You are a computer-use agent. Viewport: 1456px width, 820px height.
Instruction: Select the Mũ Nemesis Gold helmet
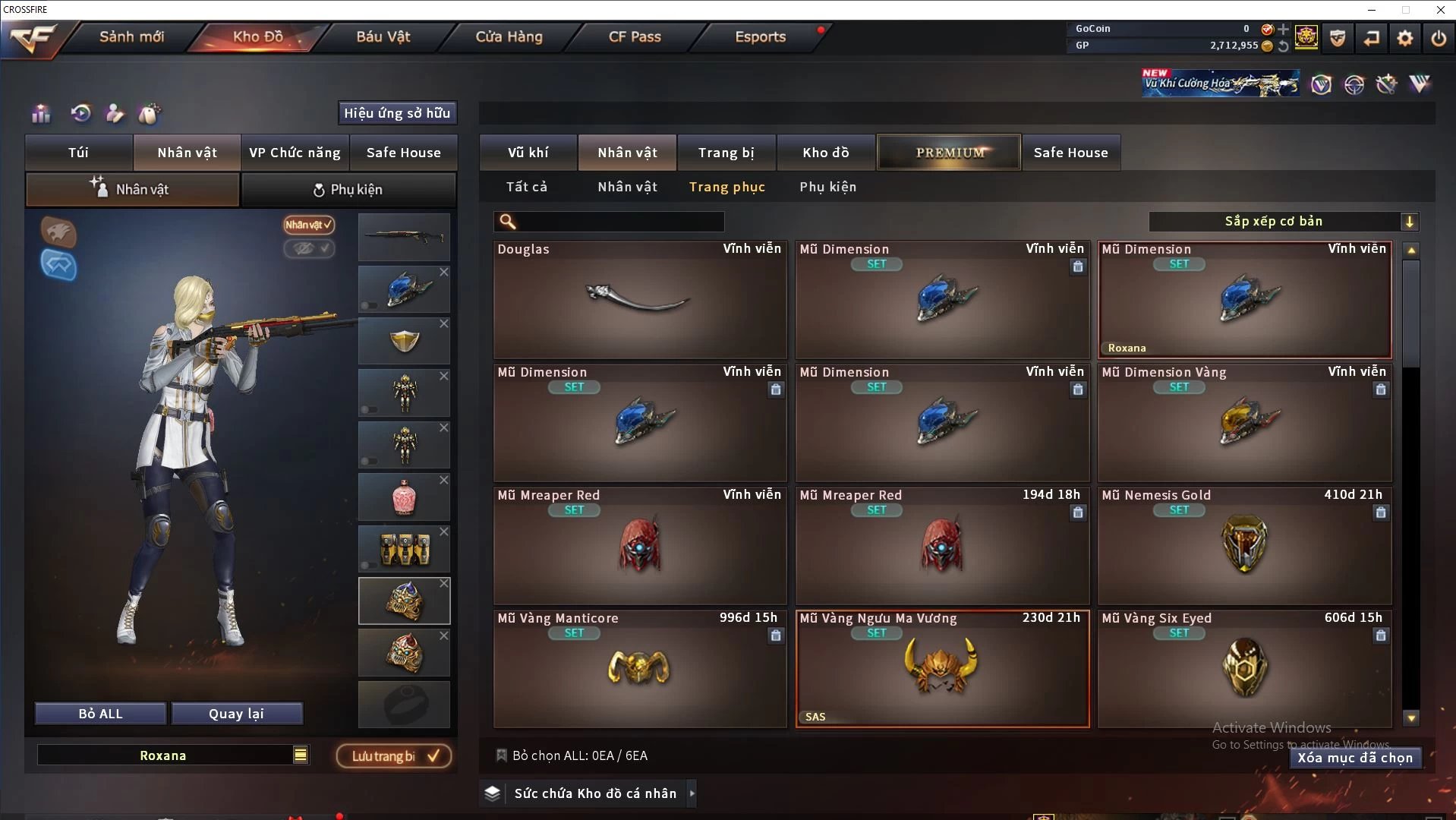[x=1244, y=546]
